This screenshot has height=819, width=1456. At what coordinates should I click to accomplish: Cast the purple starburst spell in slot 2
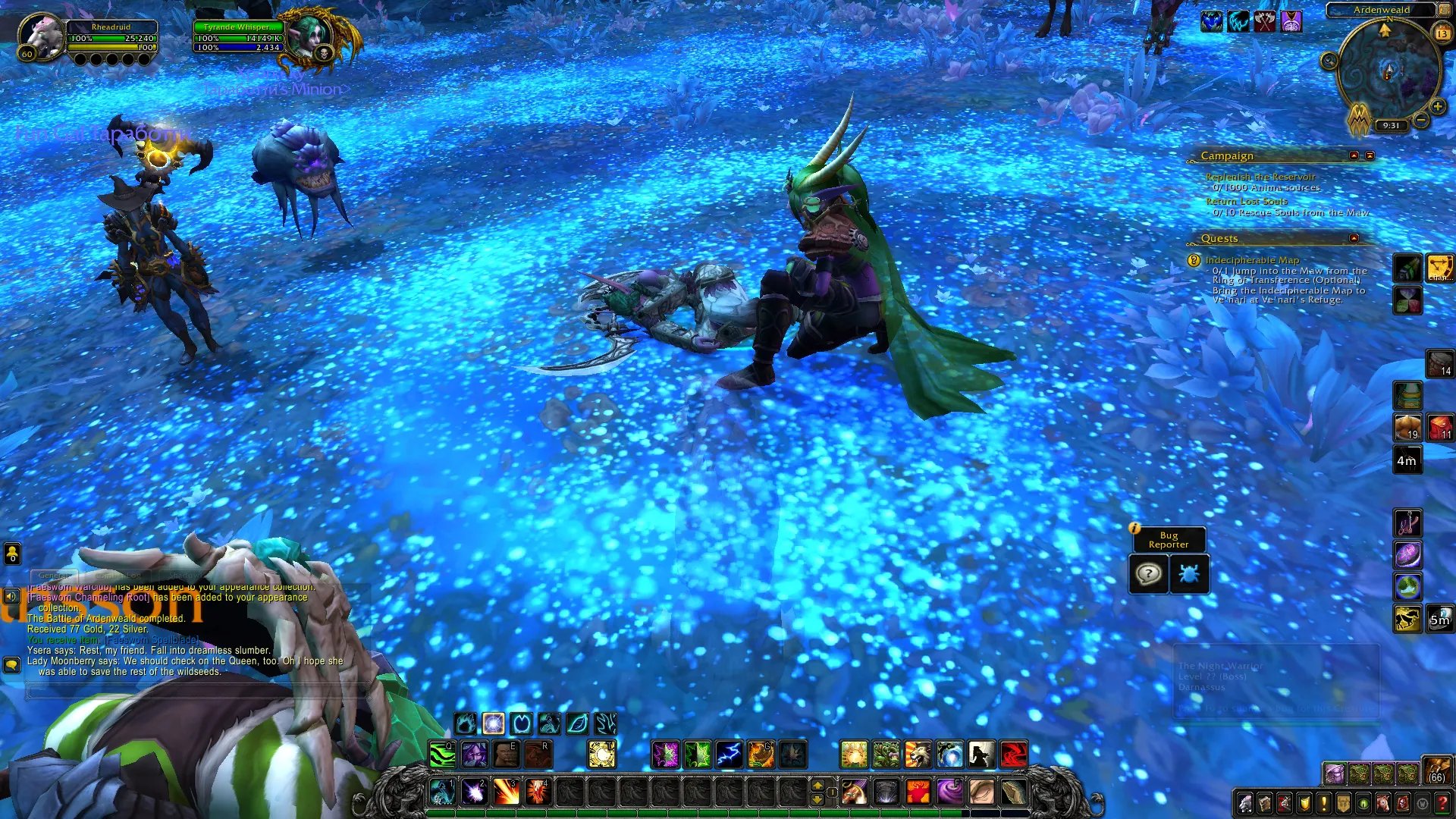(475, 792)
